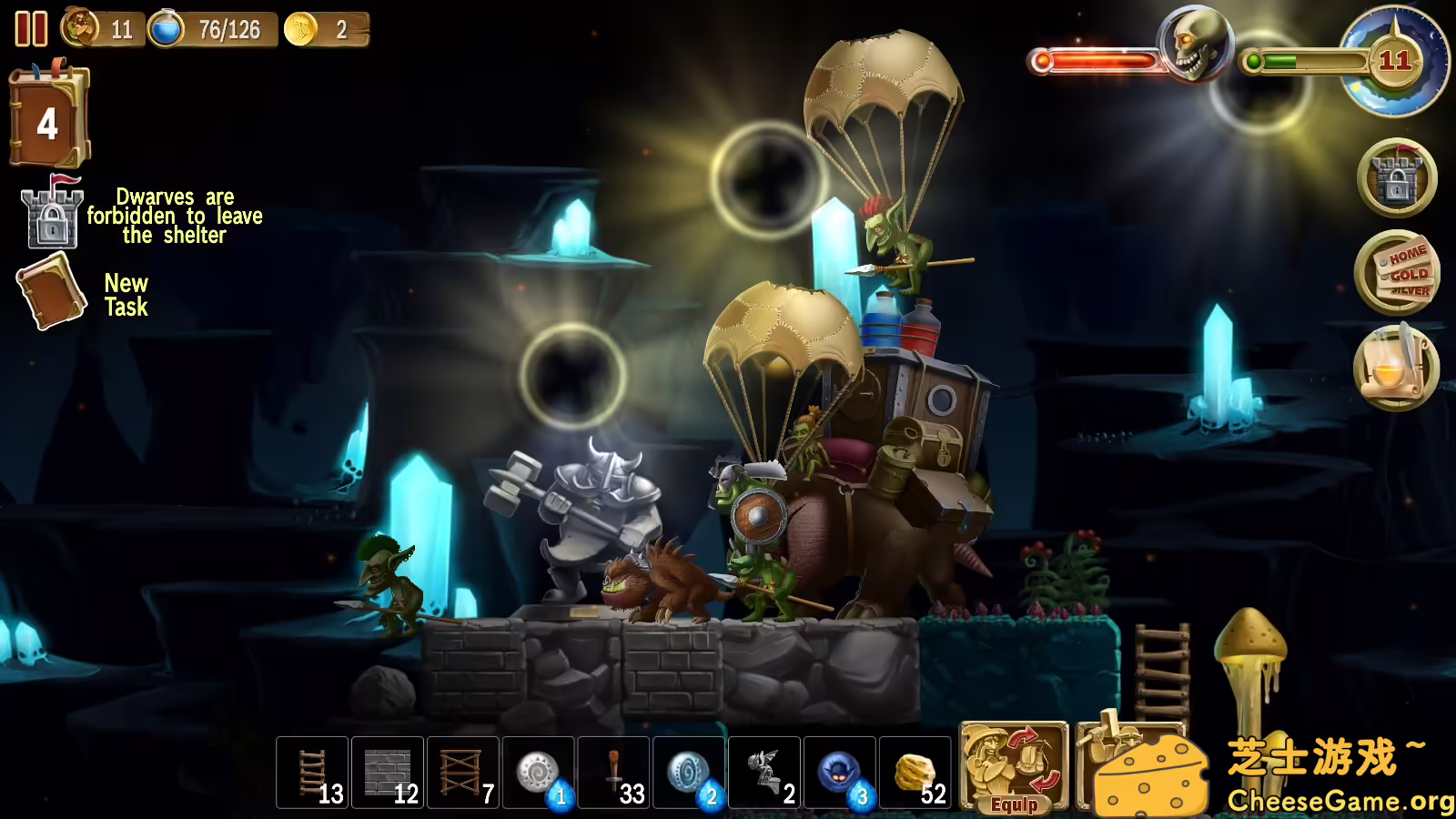The image size is (1456, 819).
Task: Select the gargoyle statue slot
Action: 765,773
